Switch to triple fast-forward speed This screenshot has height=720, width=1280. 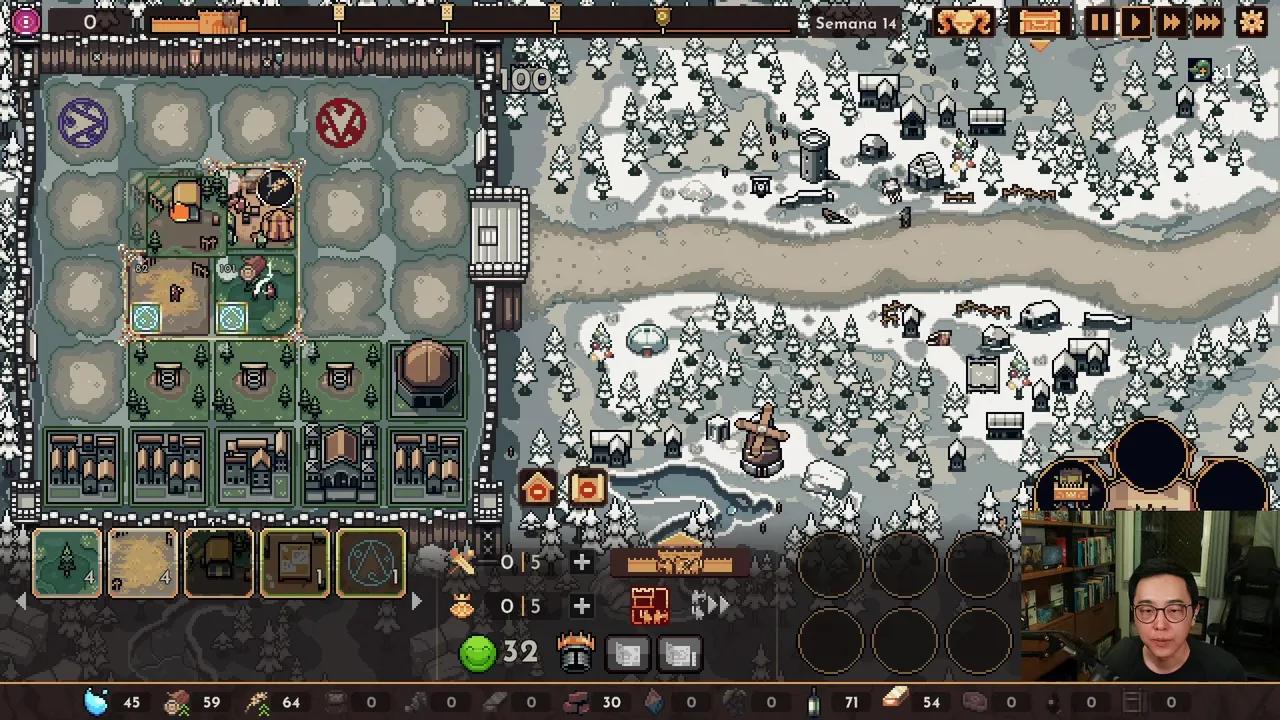click(x=1208, y=22)
